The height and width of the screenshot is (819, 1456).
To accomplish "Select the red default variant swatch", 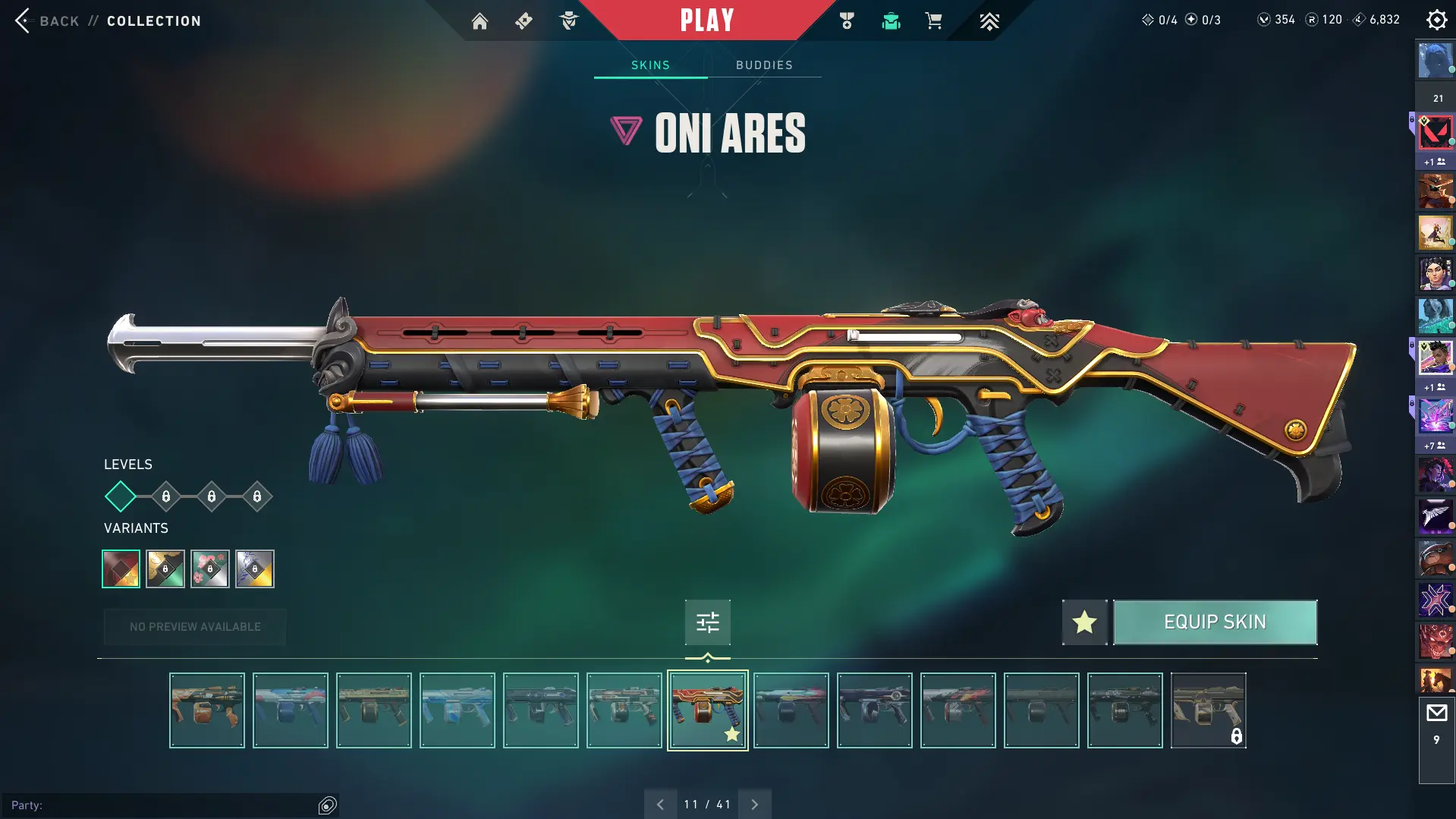I will coord(121,569).
